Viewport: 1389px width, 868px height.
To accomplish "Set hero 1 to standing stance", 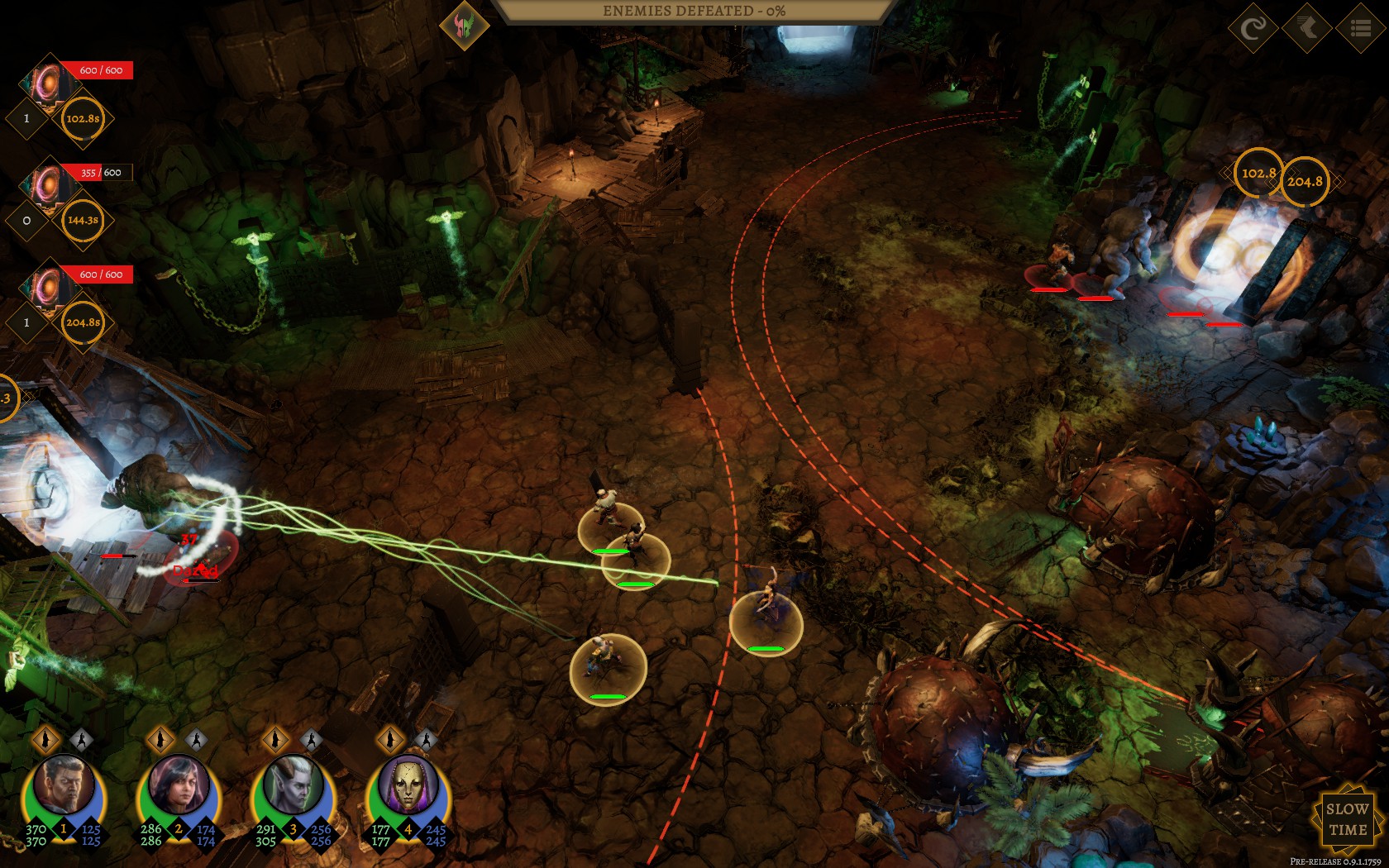I will 46,739.
